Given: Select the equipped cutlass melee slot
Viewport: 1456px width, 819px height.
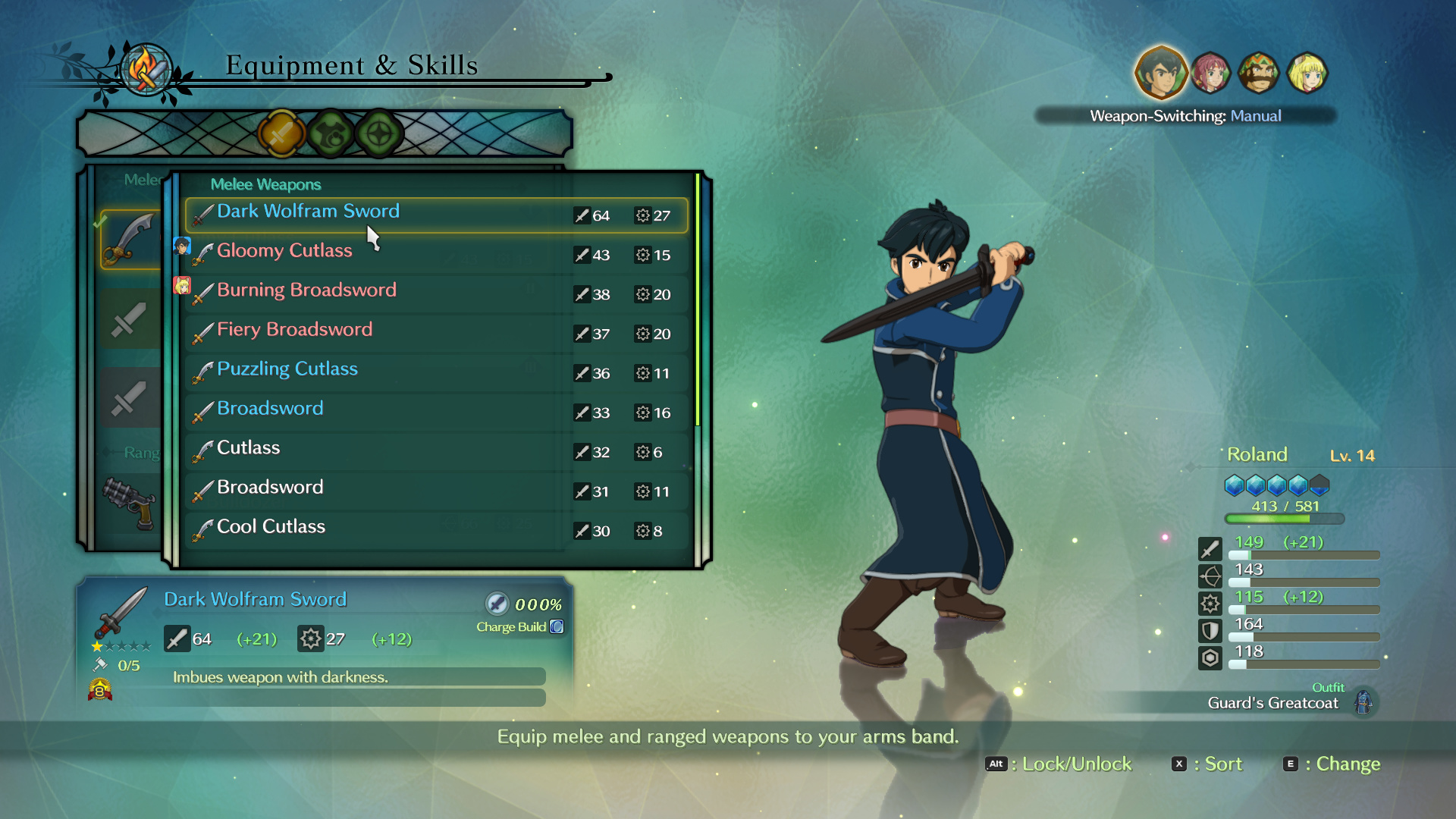Looking at the screenshot, I should pyautogui.click(x=130, y=240).
